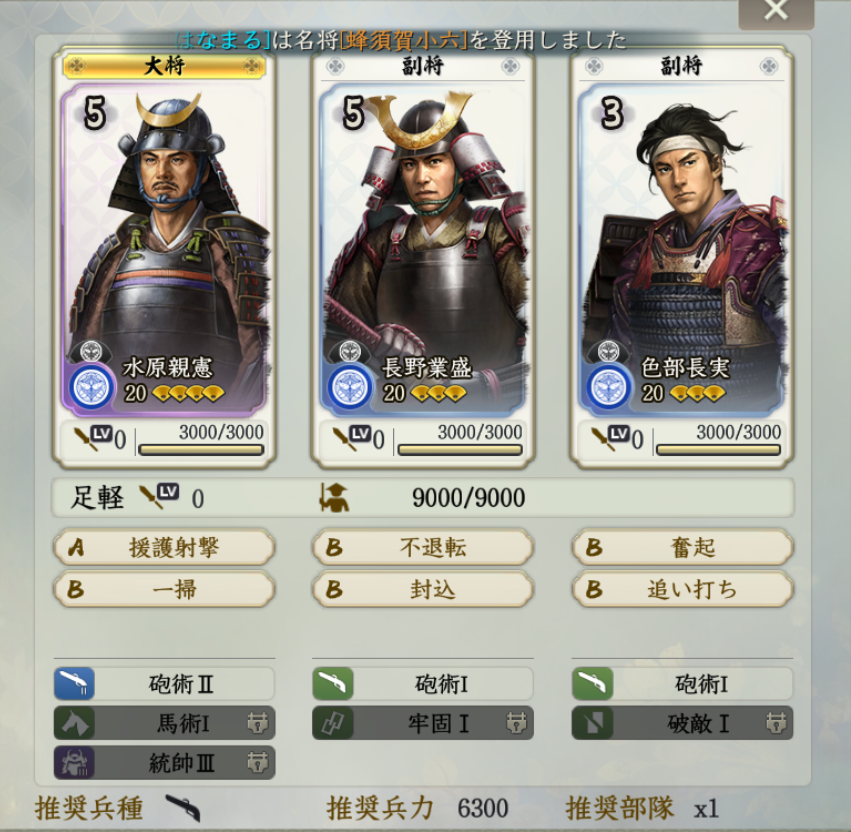851x832 pixels.
Task: Select the 長野業盛 vice-general card
Action: (x=423, y=250)
